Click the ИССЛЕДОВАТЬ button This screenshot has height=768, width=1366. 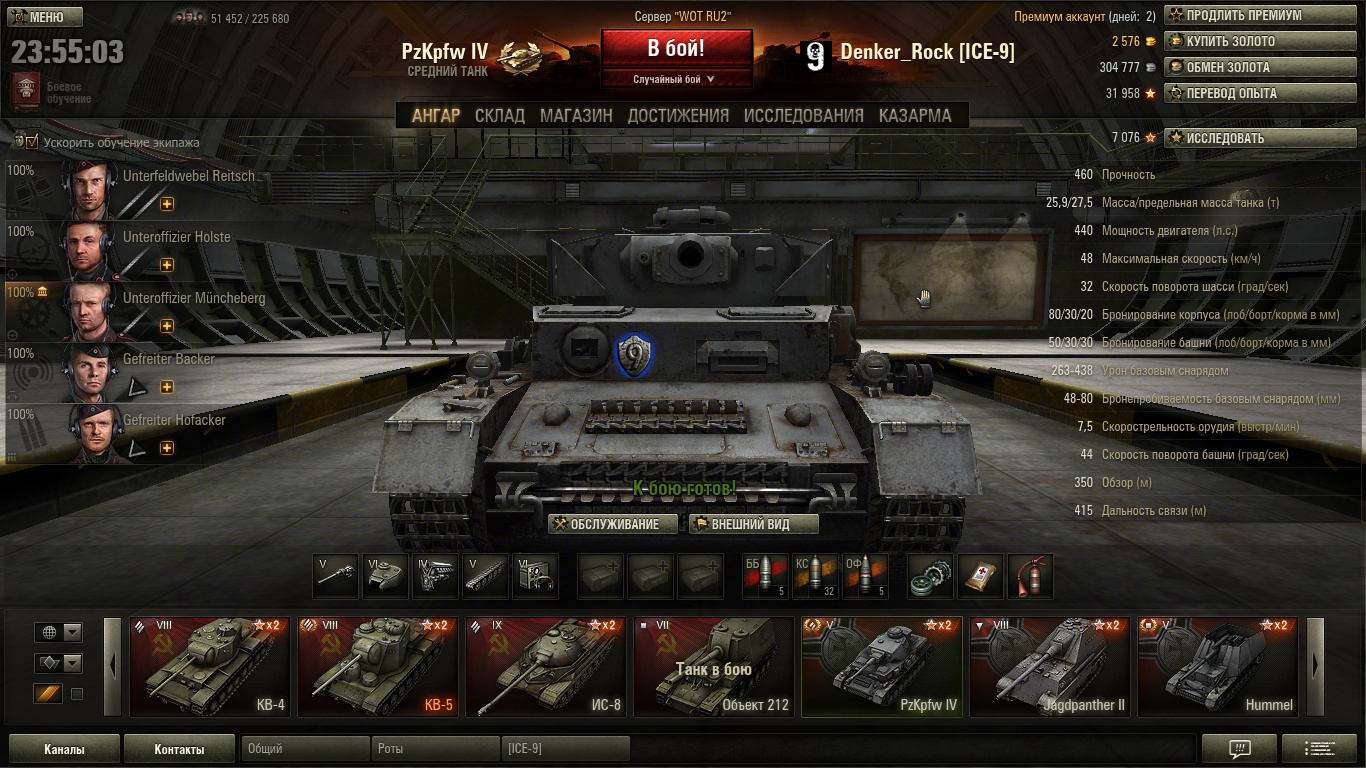click(x=1244, y=138)
